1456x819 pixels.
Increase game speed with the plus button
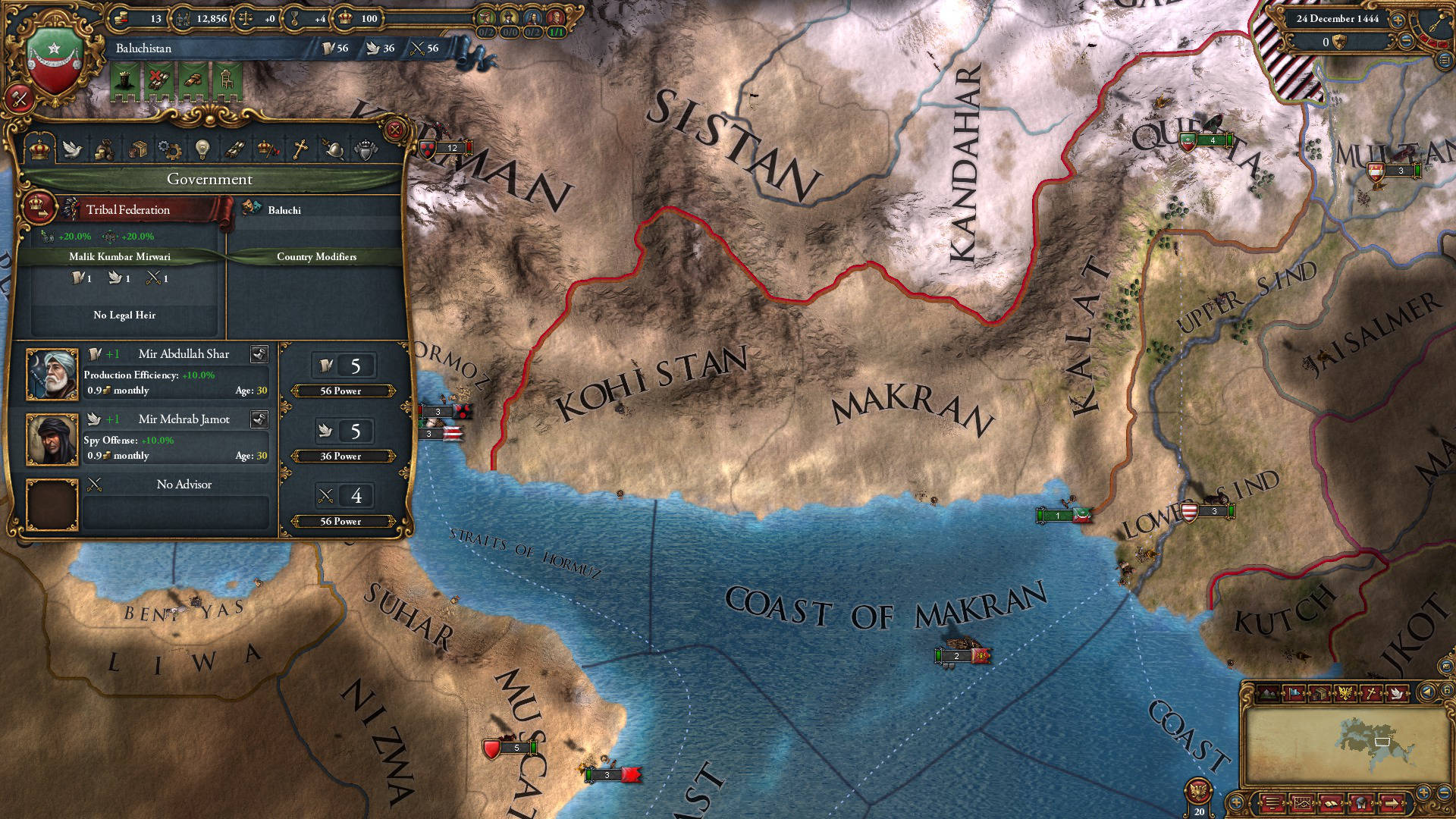click(x=1398, y=20)
